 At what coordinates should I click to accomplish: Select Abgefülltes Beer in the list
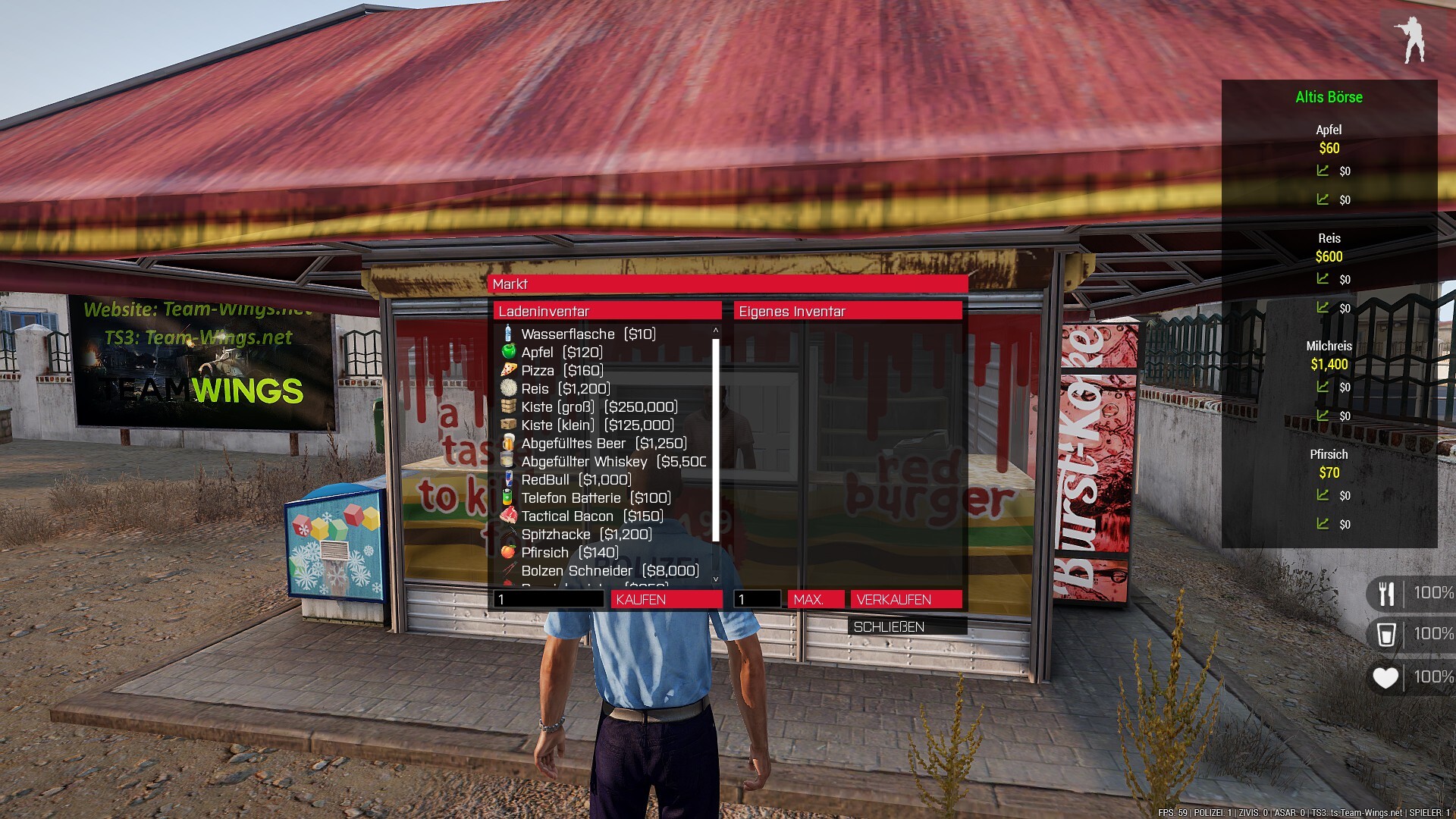[604, 444]
